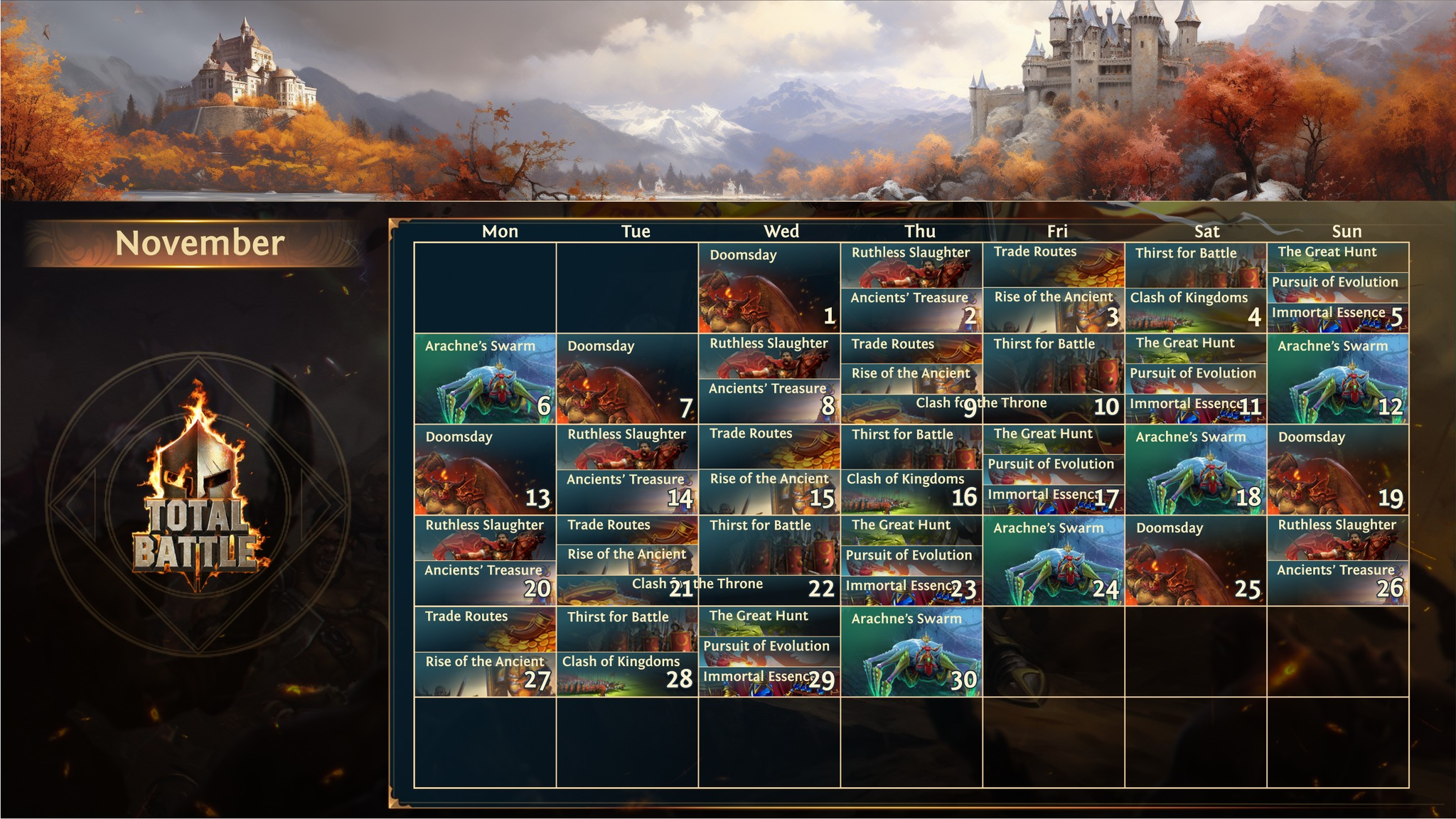Open The Great Hunt on November 23
The image size is (1456, 819).
[911, 530]
